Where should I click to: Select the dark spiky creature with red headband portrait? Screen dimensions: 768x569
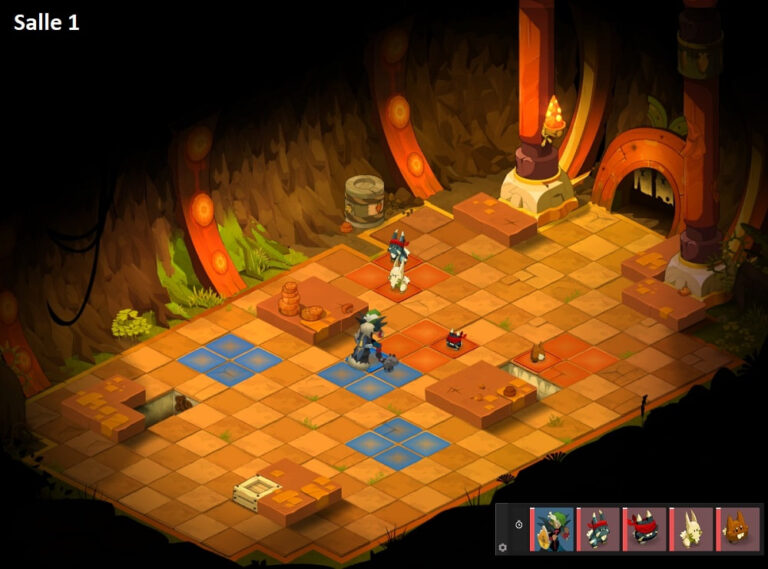click(x=599, y=529)
